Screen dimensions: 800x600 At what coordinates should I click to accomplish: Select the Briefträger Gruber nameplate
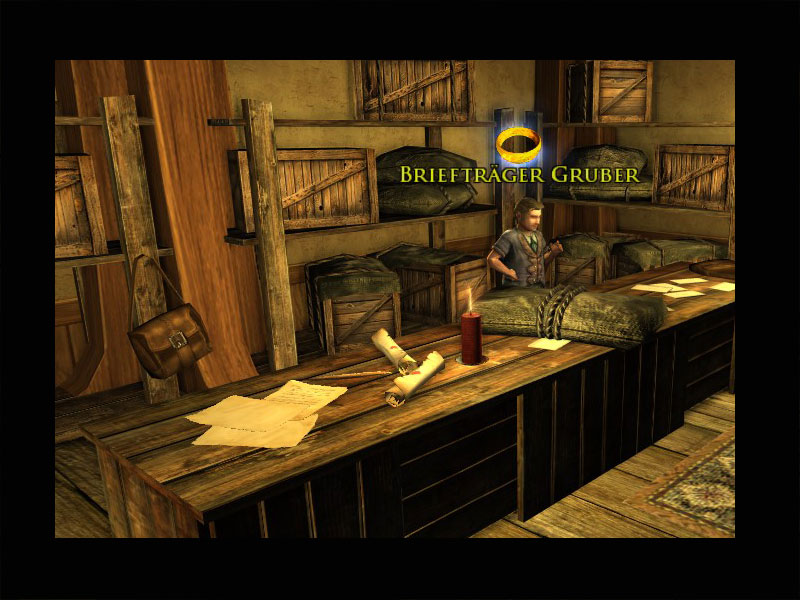tap(519, 174)
